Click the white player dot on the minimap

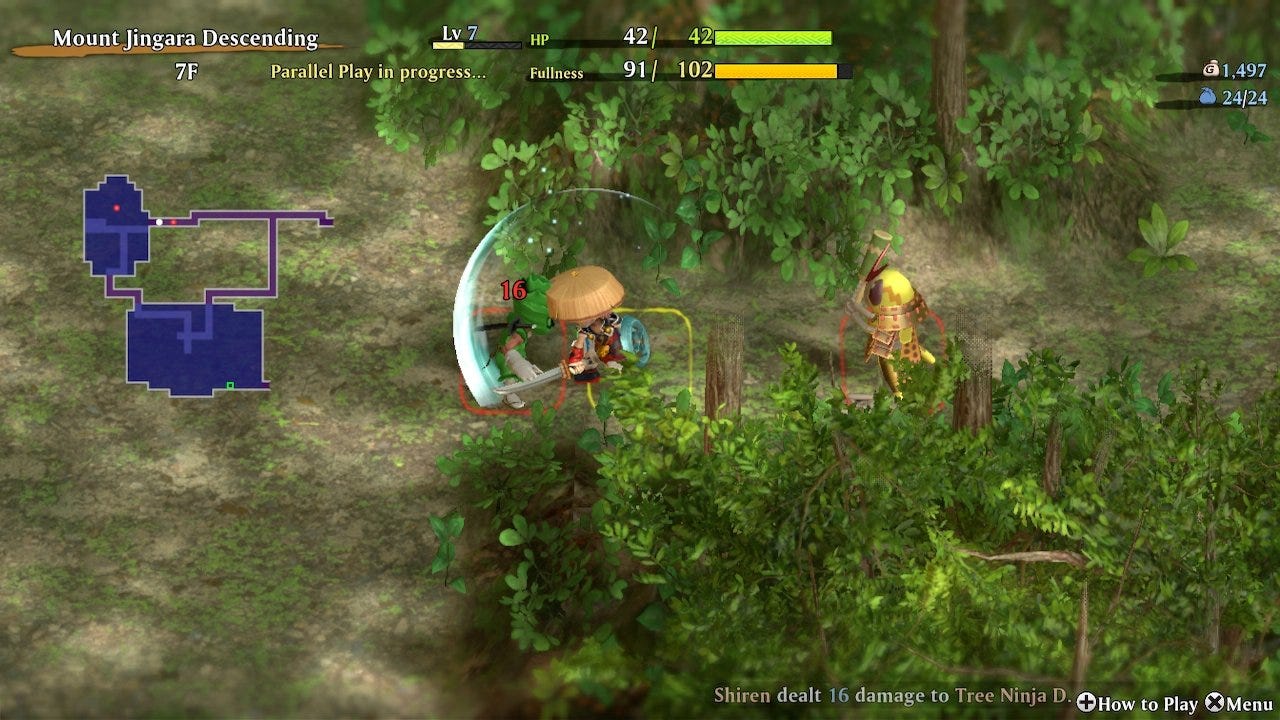159,222
